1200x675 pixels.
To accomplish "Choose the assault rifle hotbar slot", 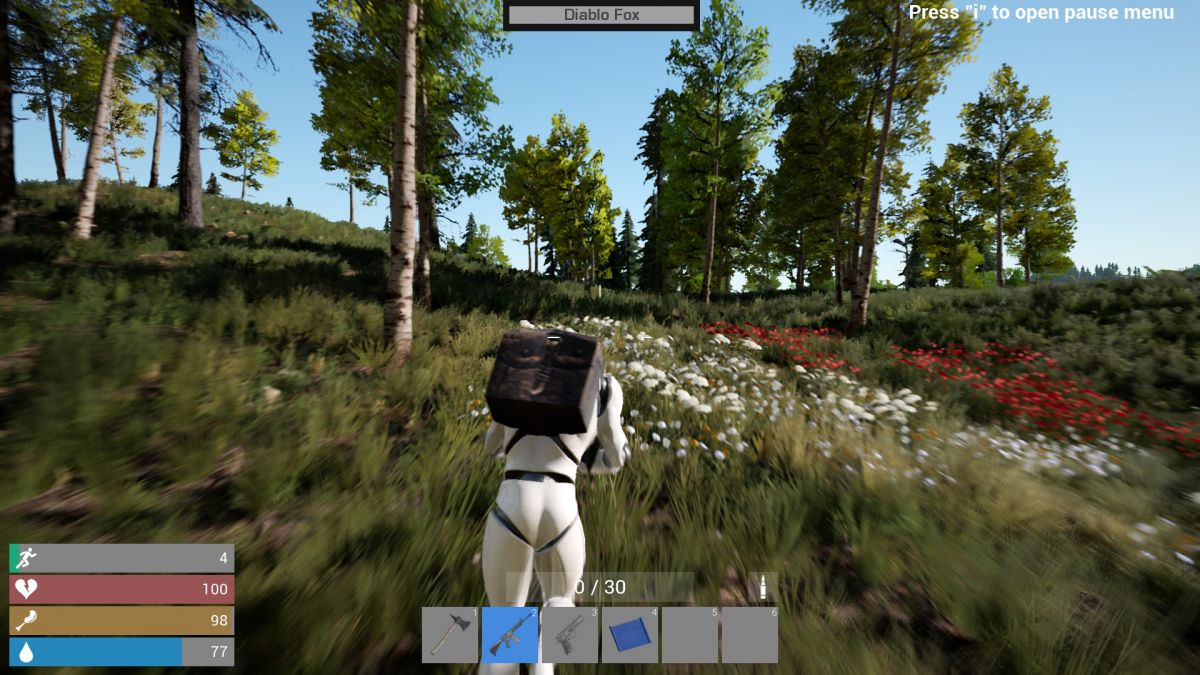I will (510, 634).
